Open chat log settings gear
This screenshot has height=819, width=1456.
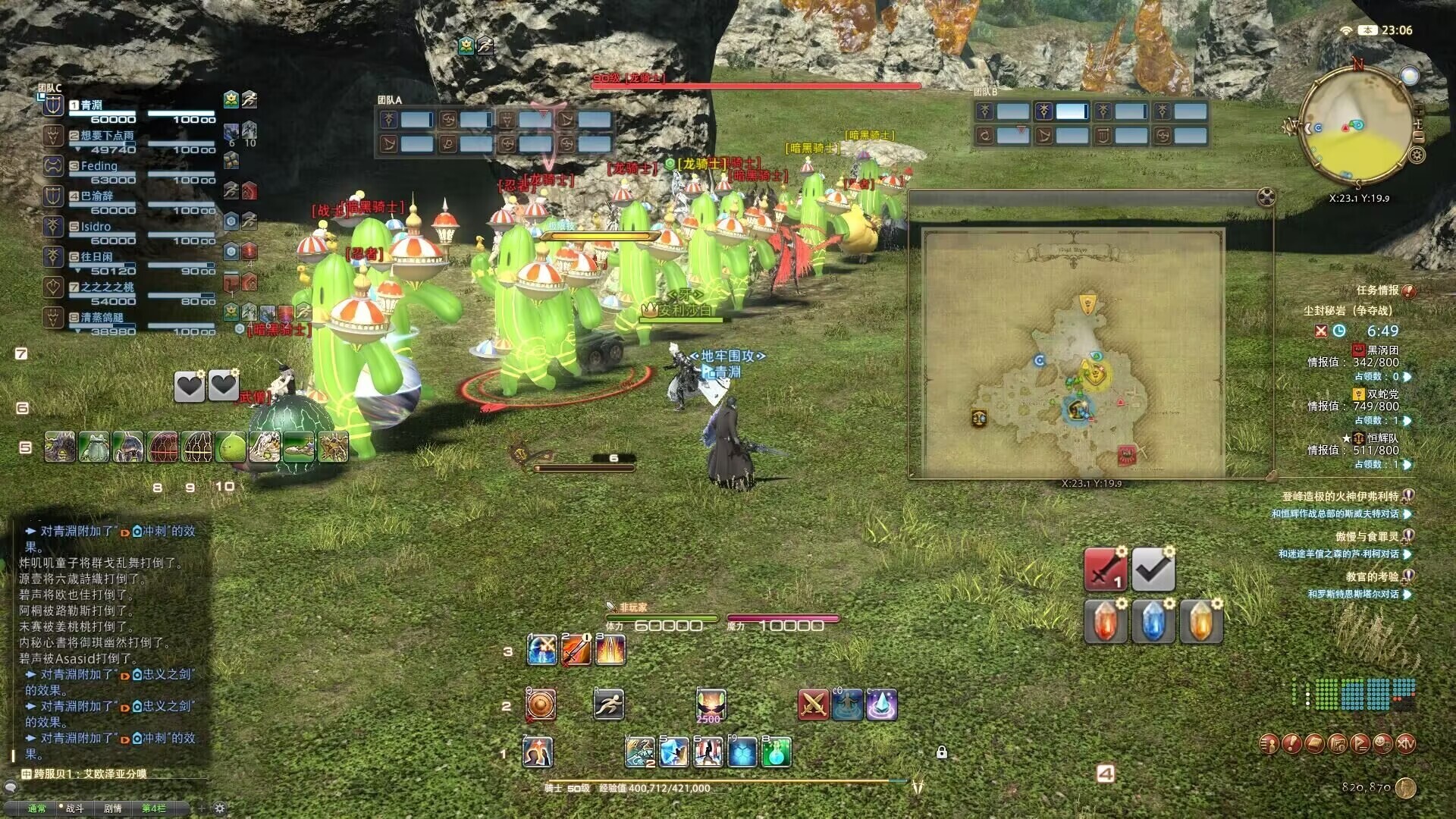coord(220,808)
